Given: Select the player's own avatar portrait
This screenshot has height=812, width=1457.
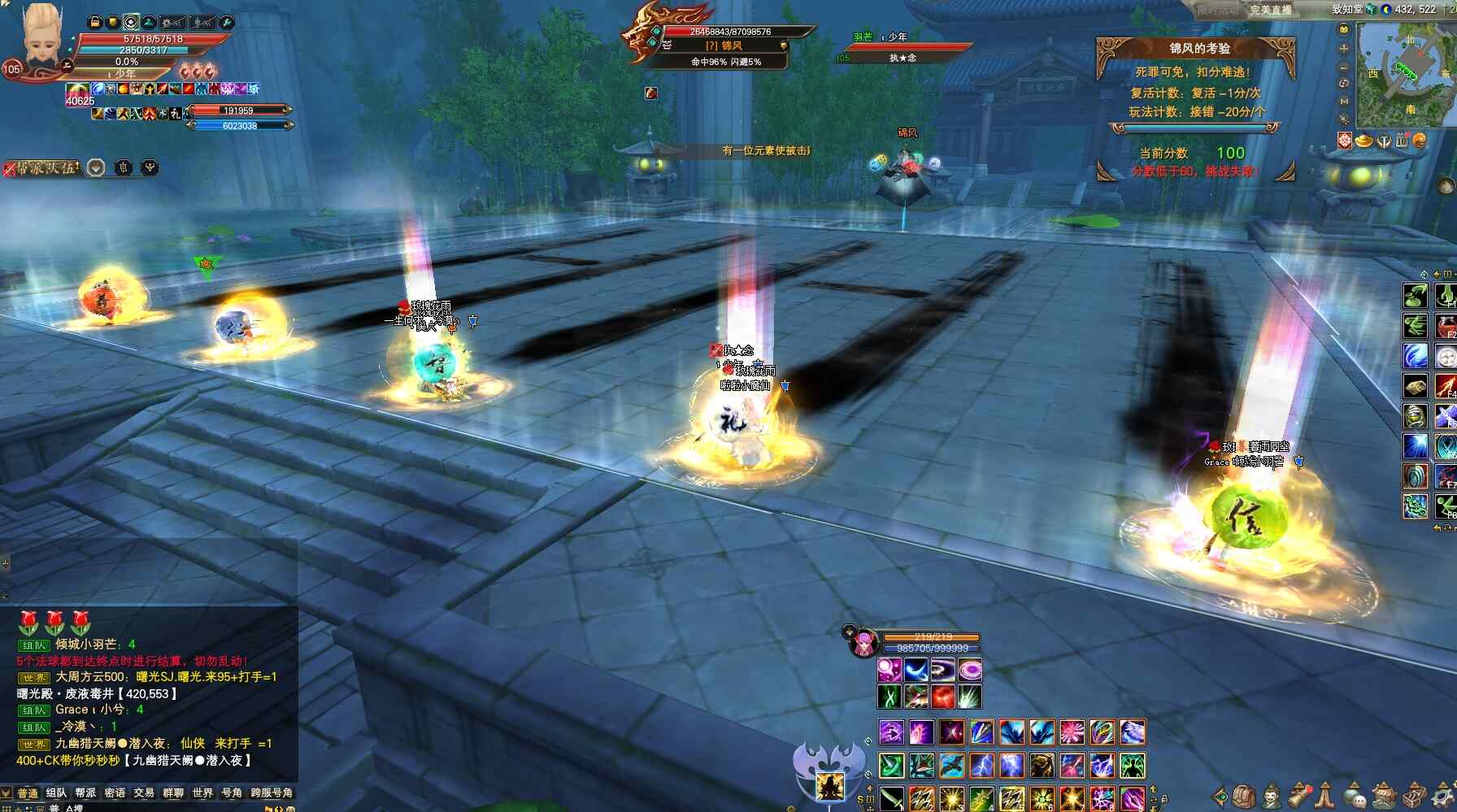Looking at the screenshot, I should coord(41,37).
